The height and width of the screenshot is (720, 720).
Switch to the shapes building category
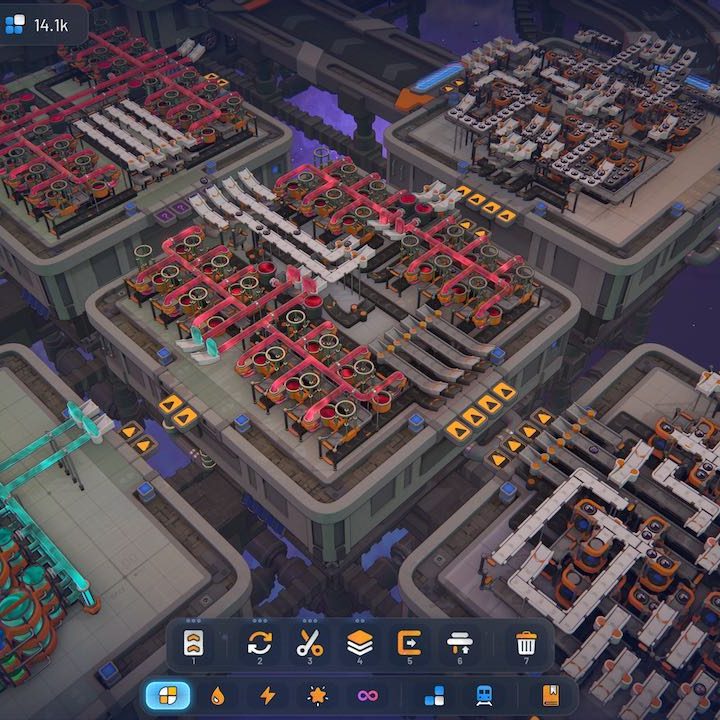tap(168, 695)
